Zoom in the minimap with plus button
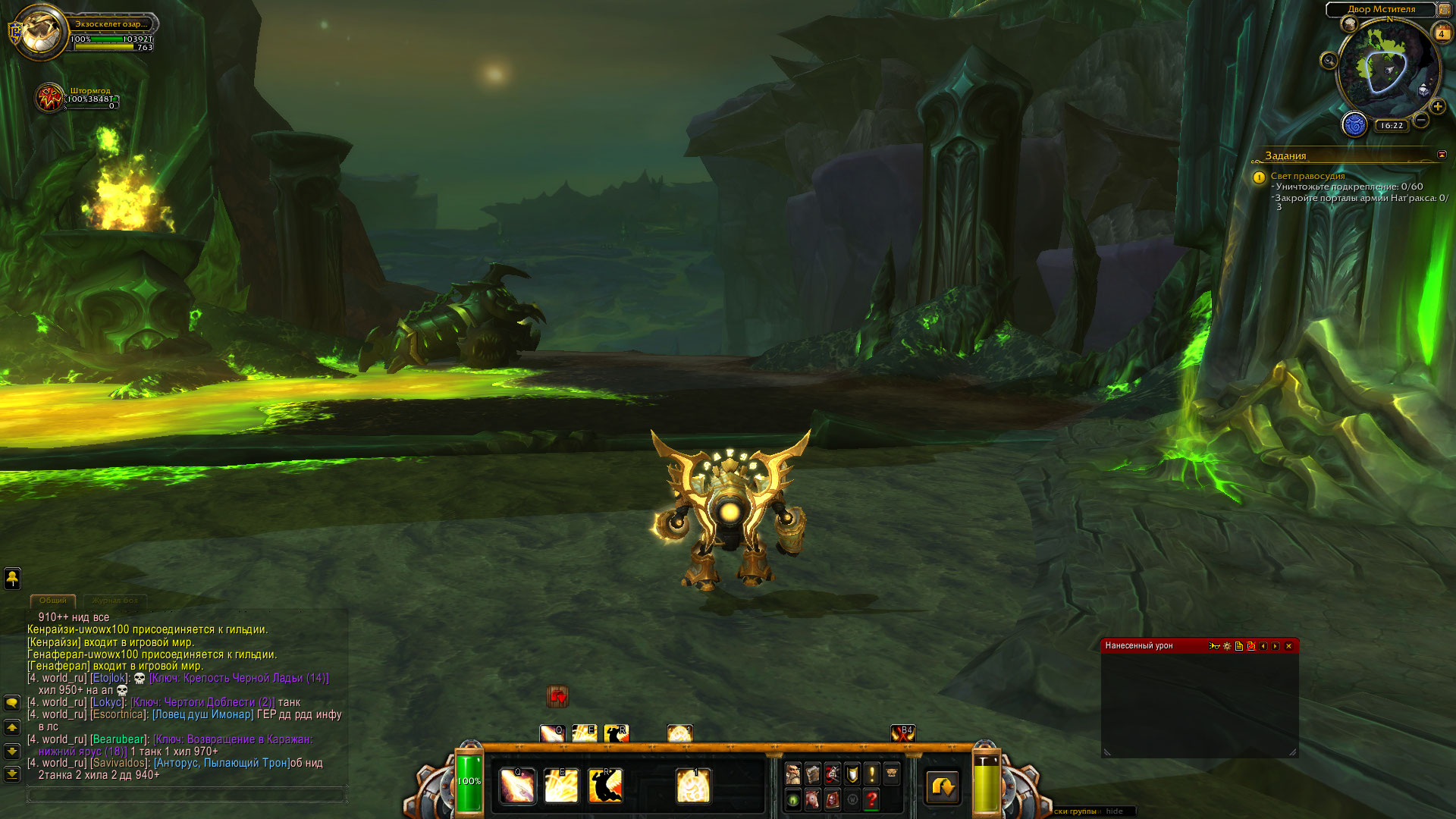Image resolution: width=1456 pixels, height=819 pixels. click(1437, 107)
